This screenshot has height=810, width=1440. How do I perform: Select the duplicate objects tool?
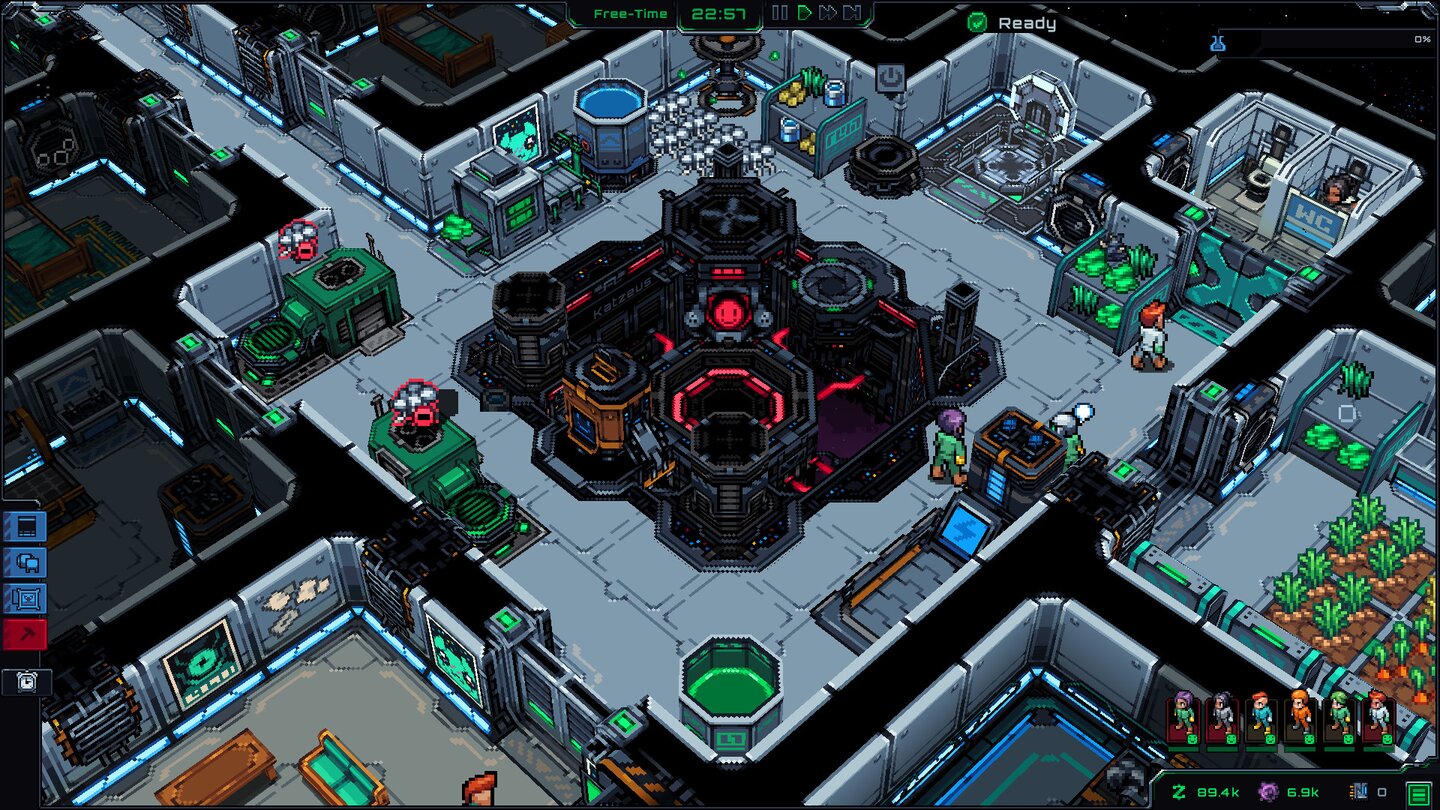tap(23, 563)
